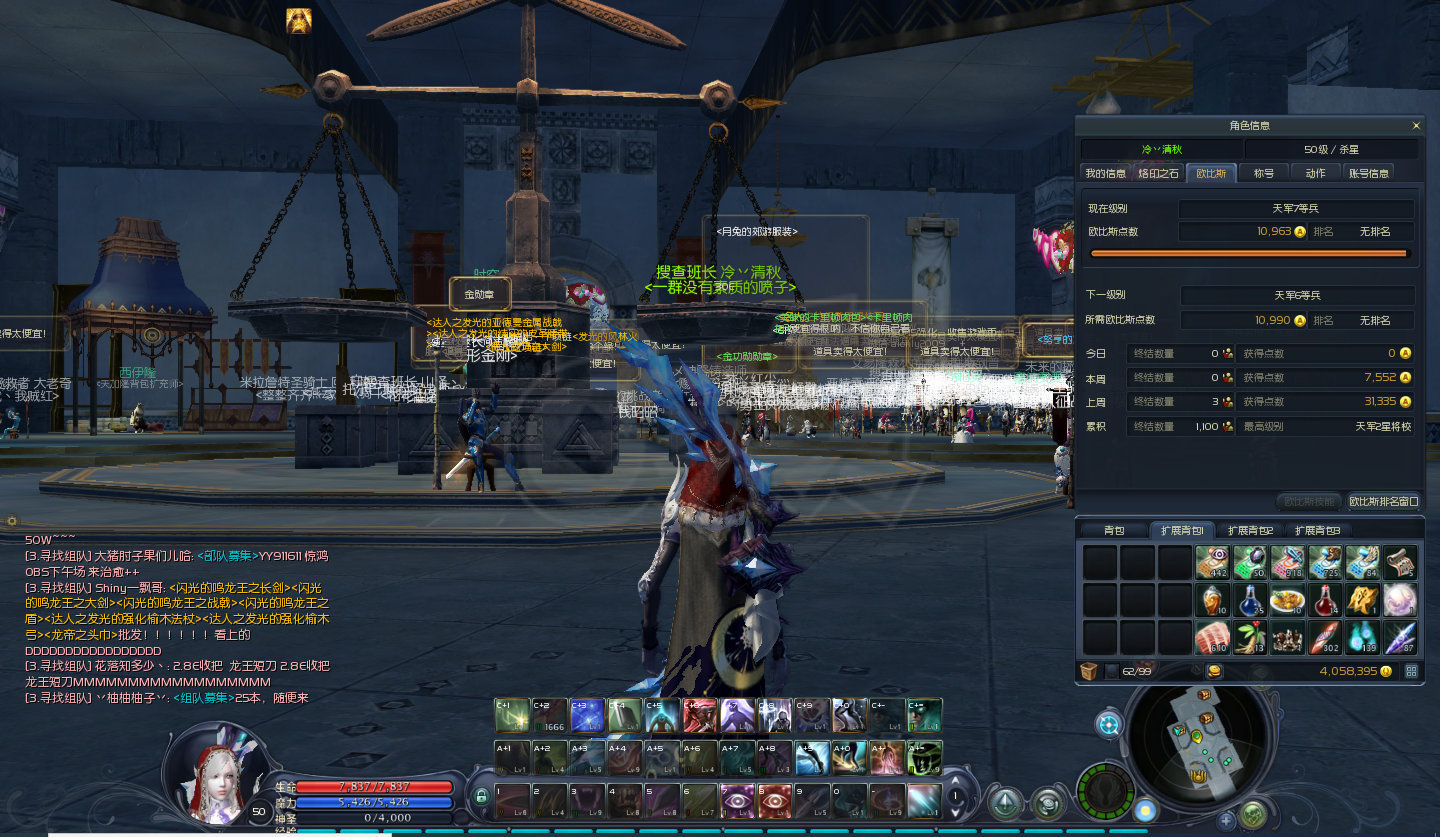Viewport: 1440px width, 837px height.
Task: Open the 扩展背包3 bag tab
Action: tap(1316, 530)
